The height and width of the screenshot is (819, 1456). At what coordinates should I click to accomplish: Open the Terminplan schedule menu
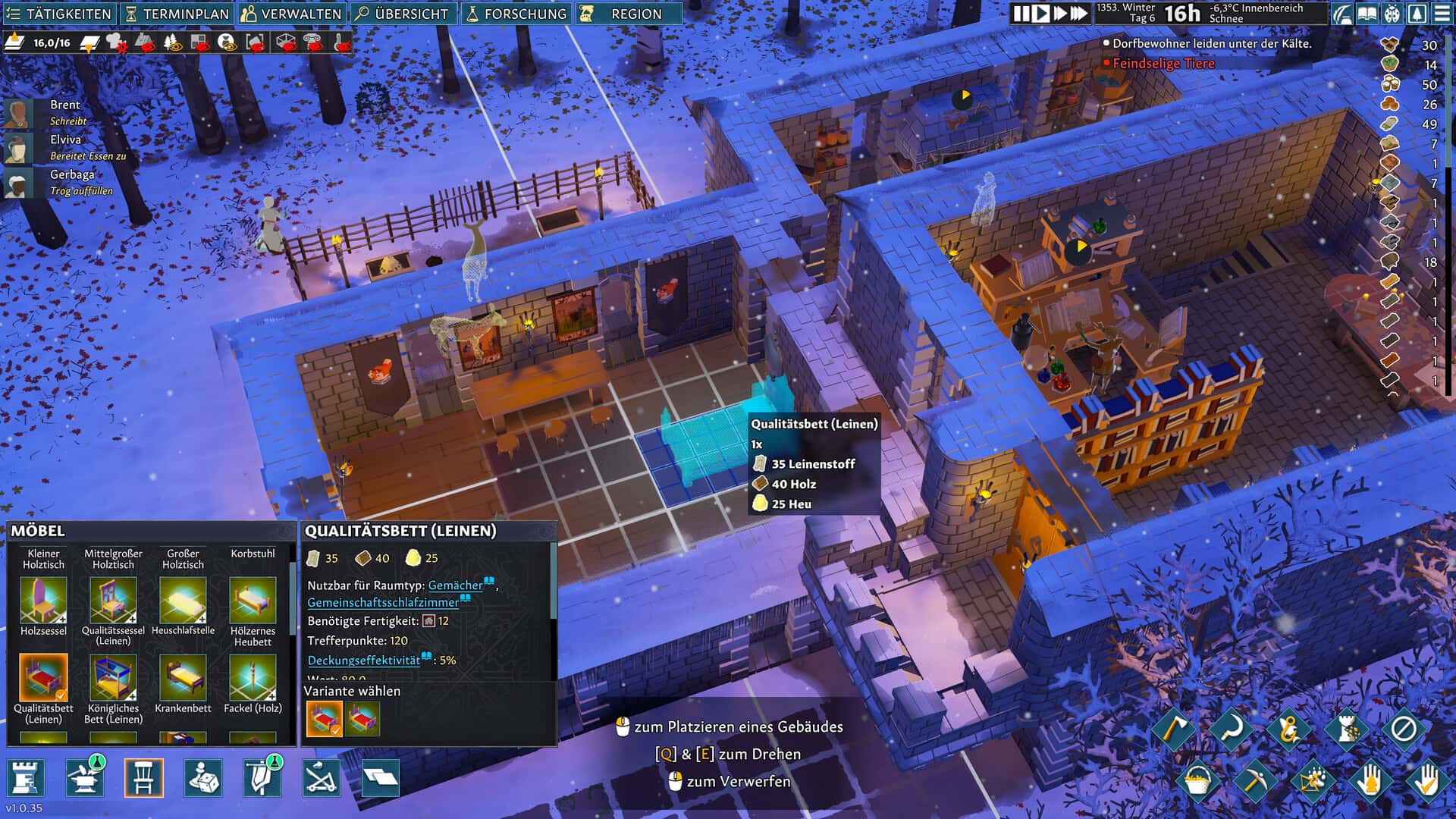pos(177,14)
